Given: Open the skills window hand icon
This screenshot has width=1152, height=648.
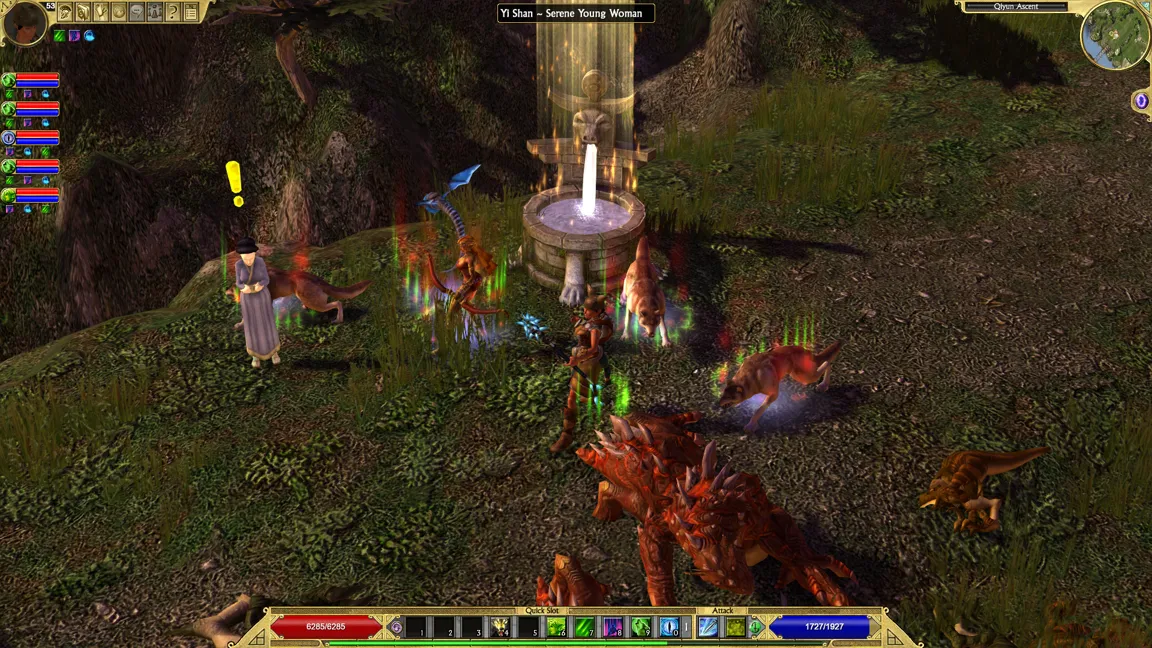Looking at the screenshot, I should [x=100, y=12].
